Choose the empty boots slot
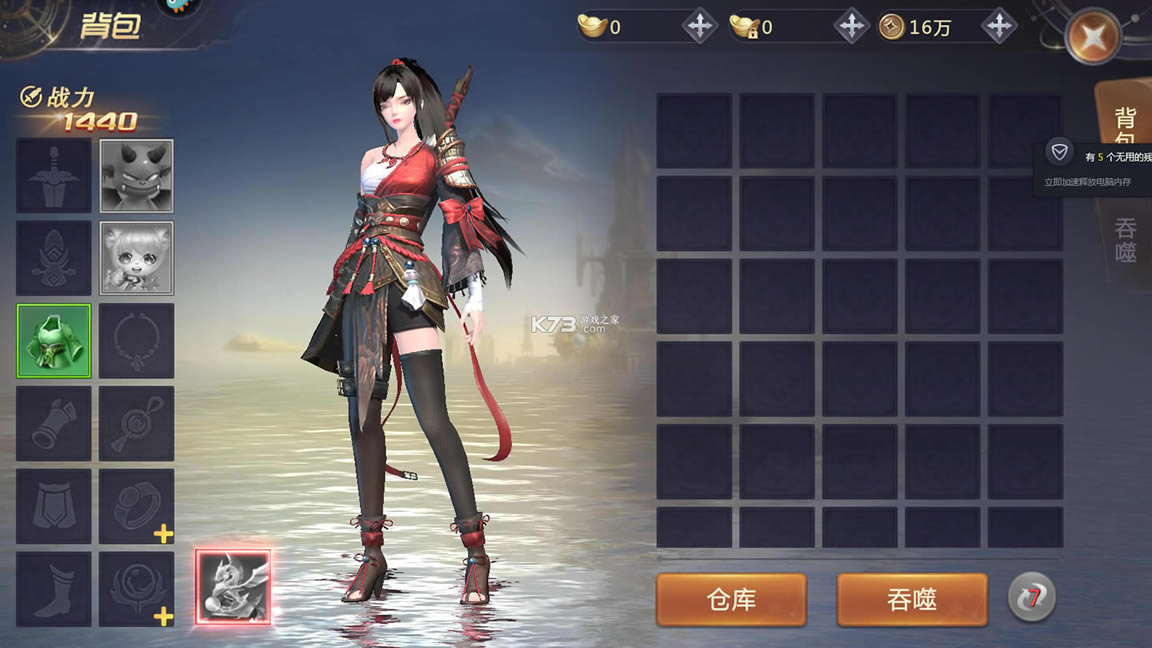Viewport: 1152px width, 648px height. [54, 588]
